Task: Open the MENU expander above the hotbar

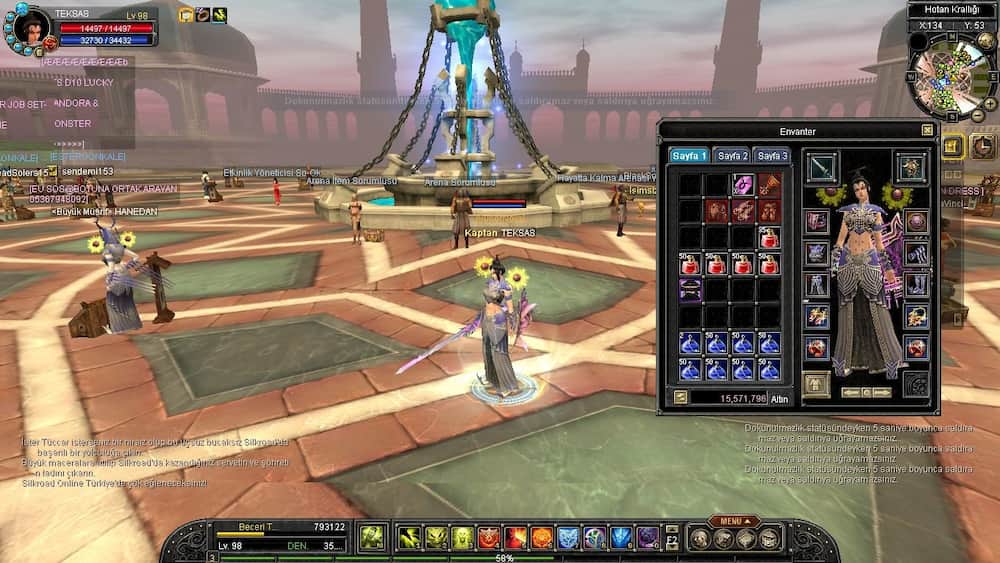Action: tap(732, 521)
